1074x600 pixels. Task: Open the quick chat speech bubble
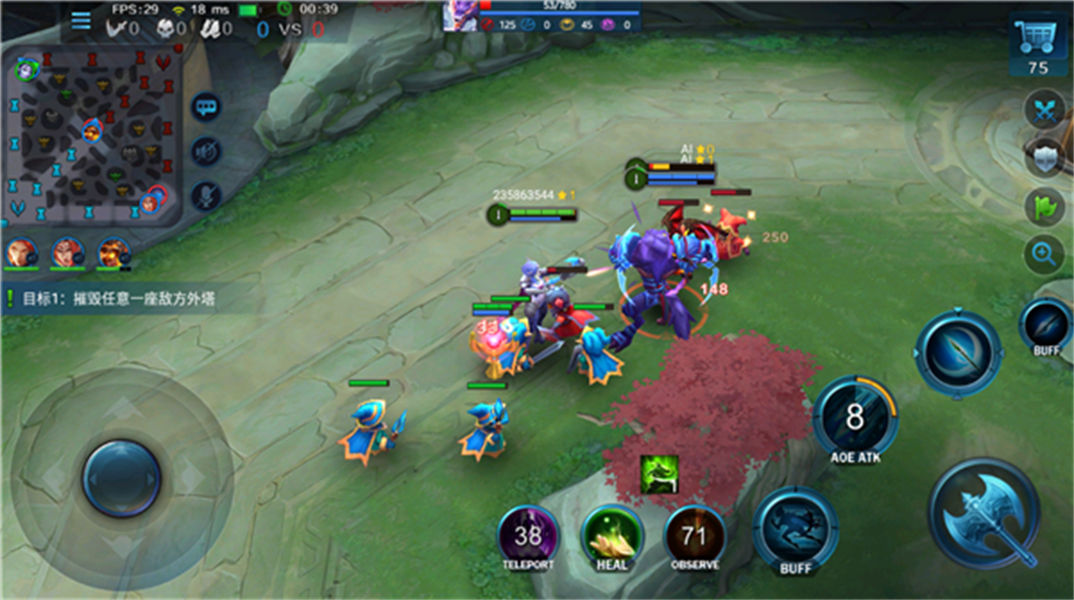pos(206,106)
